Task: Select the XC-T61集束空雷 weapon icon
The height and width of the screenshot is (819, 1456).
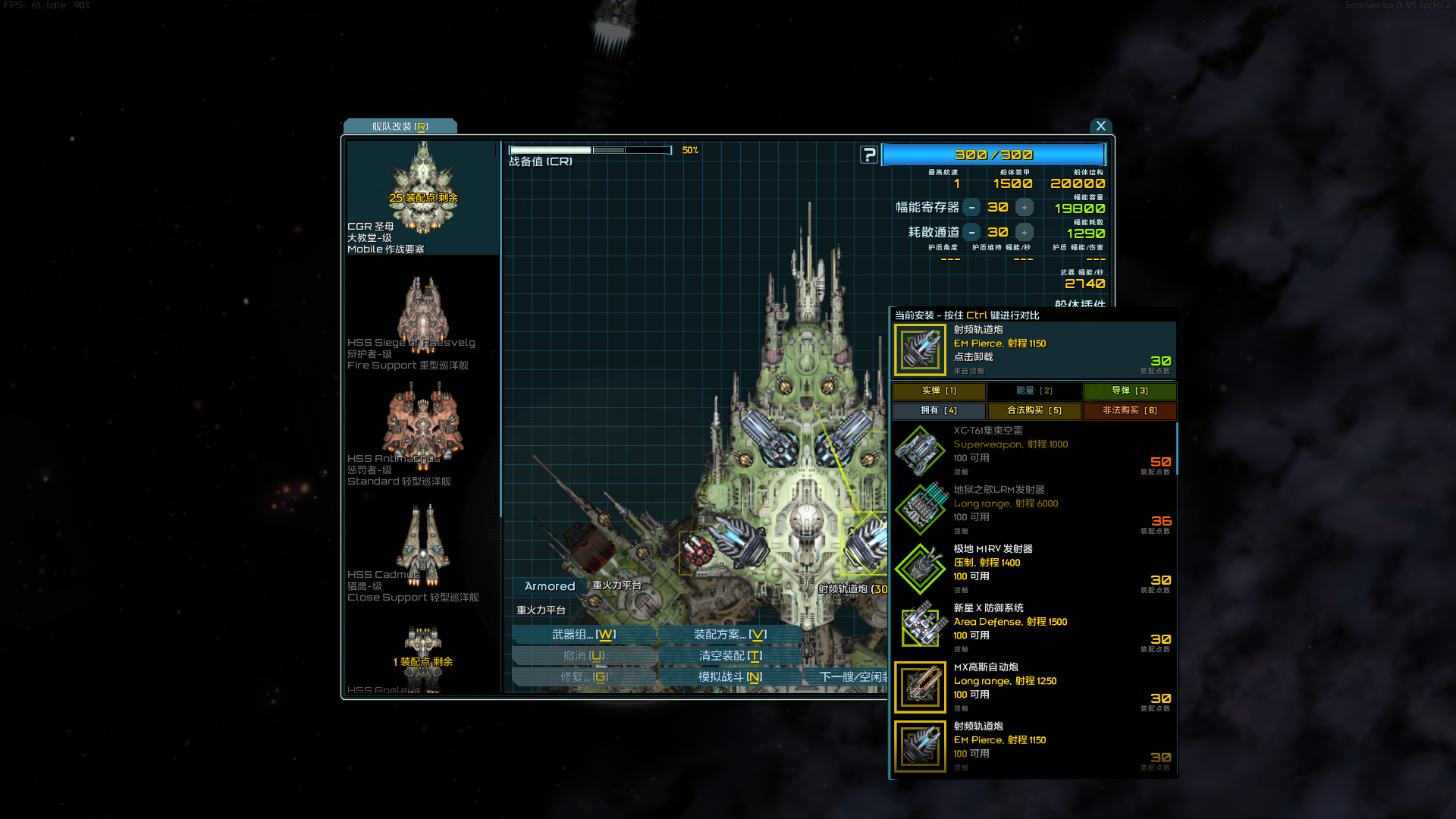Action: tap(920, 450)
